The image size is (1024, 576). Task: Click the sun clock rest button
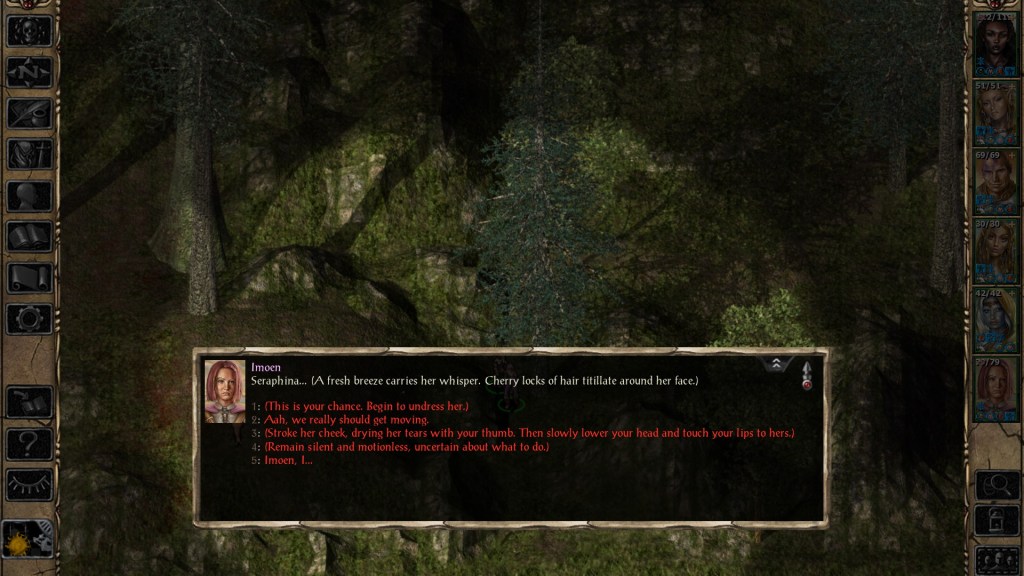[27, 541]
